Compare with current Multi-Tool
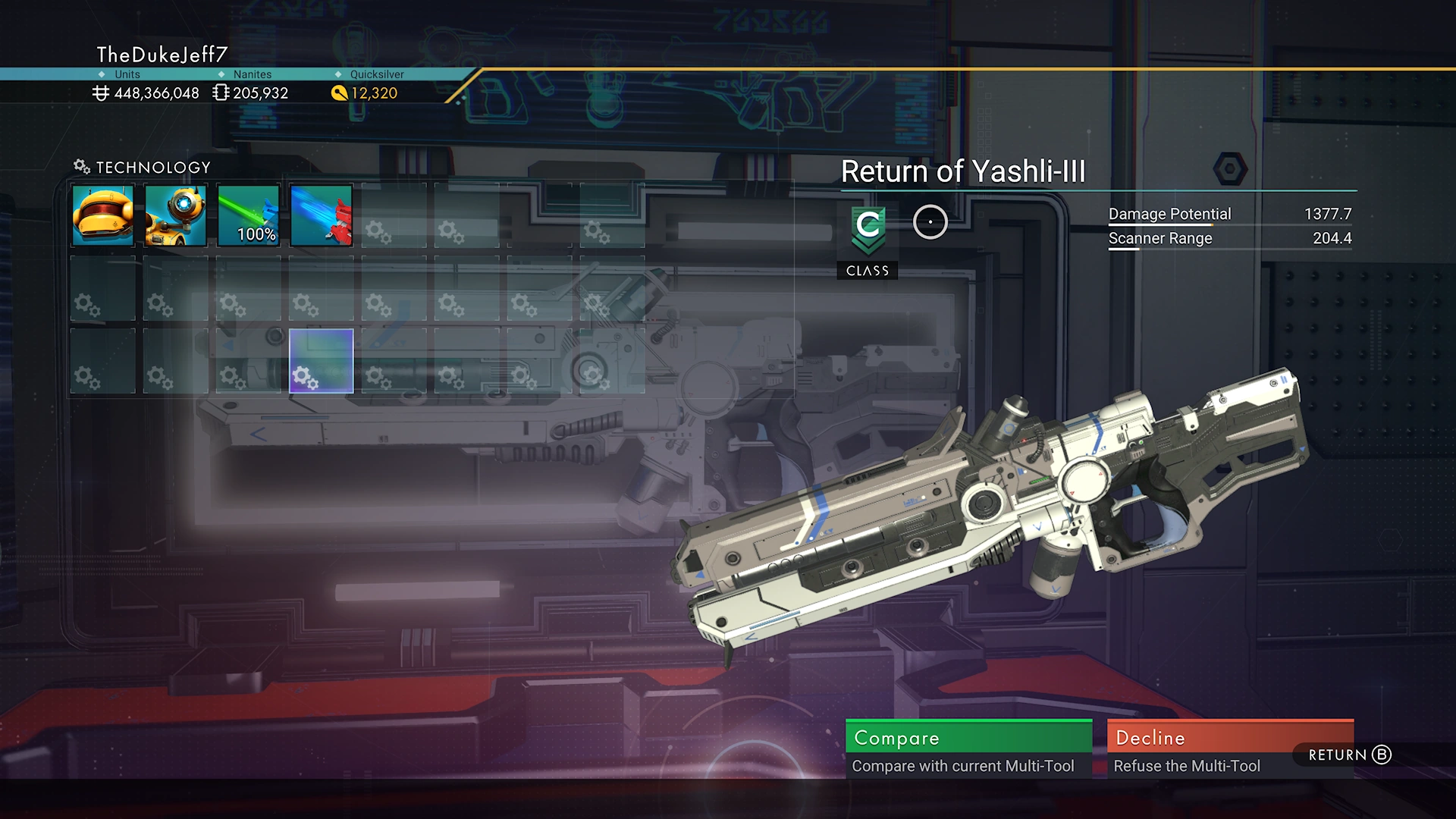The width and height of the screenshot is (1456, 819). [x=968, y=748]
